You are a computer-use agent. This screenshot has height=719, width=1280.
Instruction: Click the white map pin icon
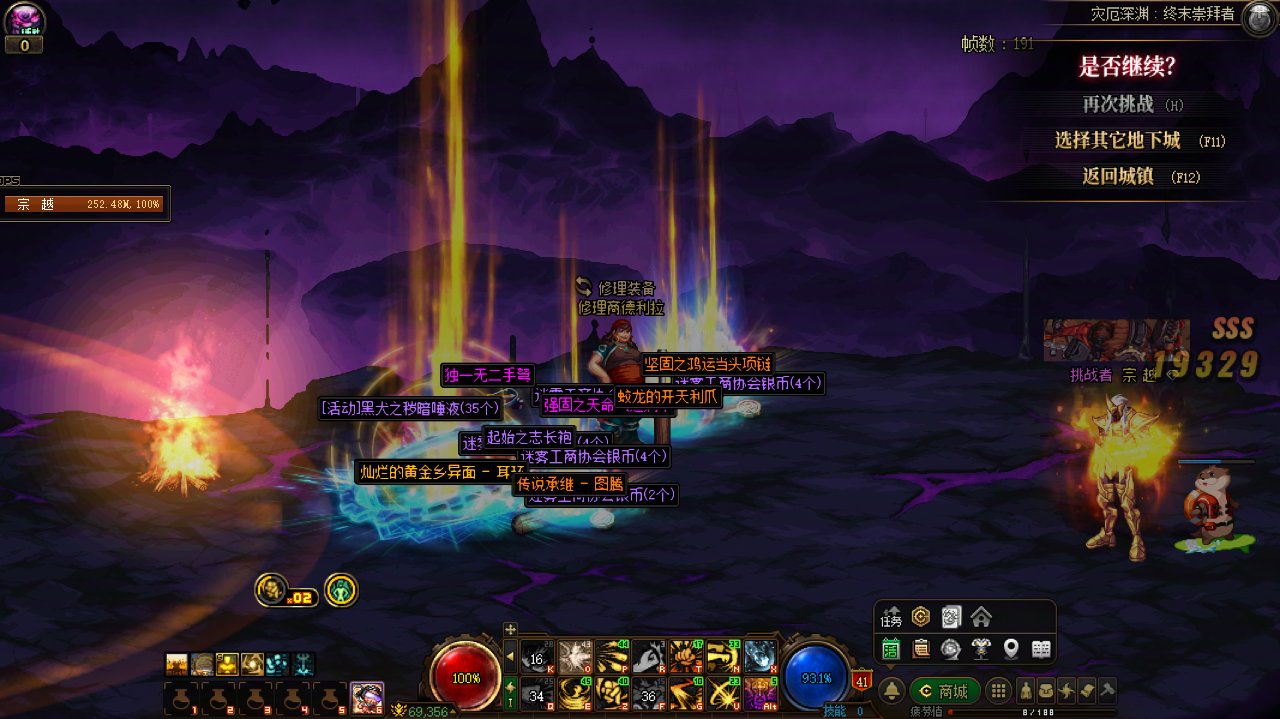tap(1011, 649)
